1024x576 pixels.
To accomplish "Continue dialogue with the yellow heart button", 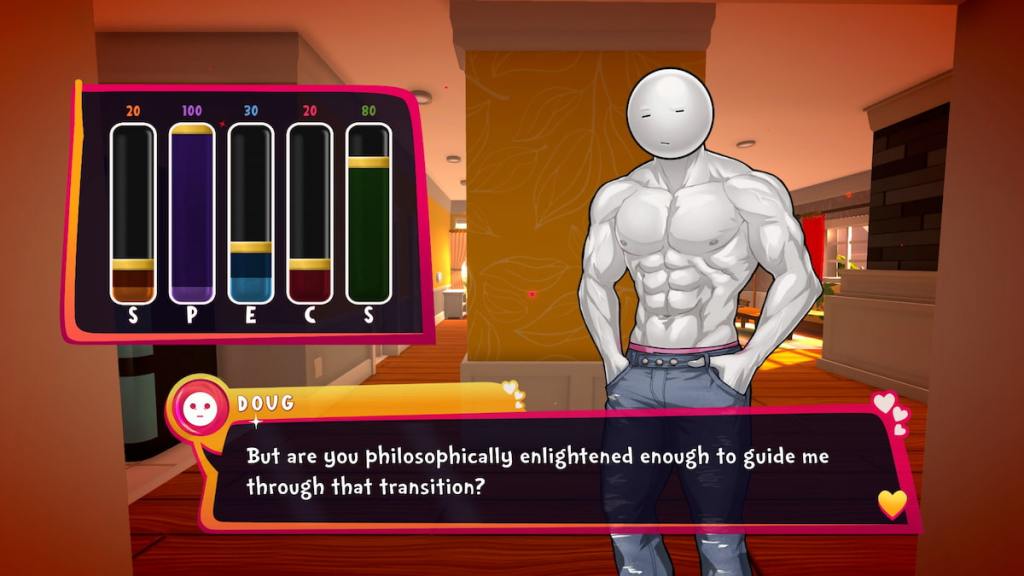I will coord(892,503).
